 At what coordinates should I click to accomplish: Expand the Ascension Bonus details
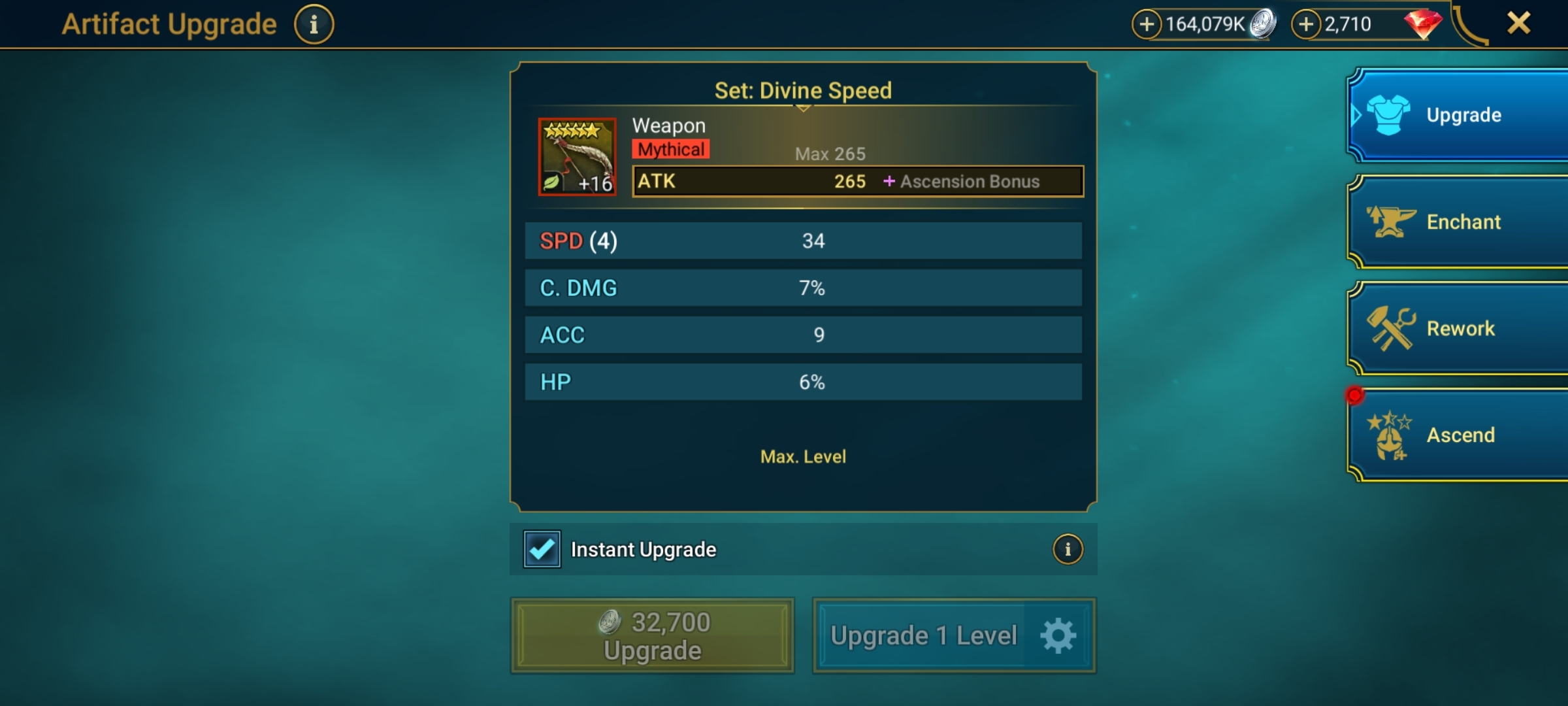(966, 182)
